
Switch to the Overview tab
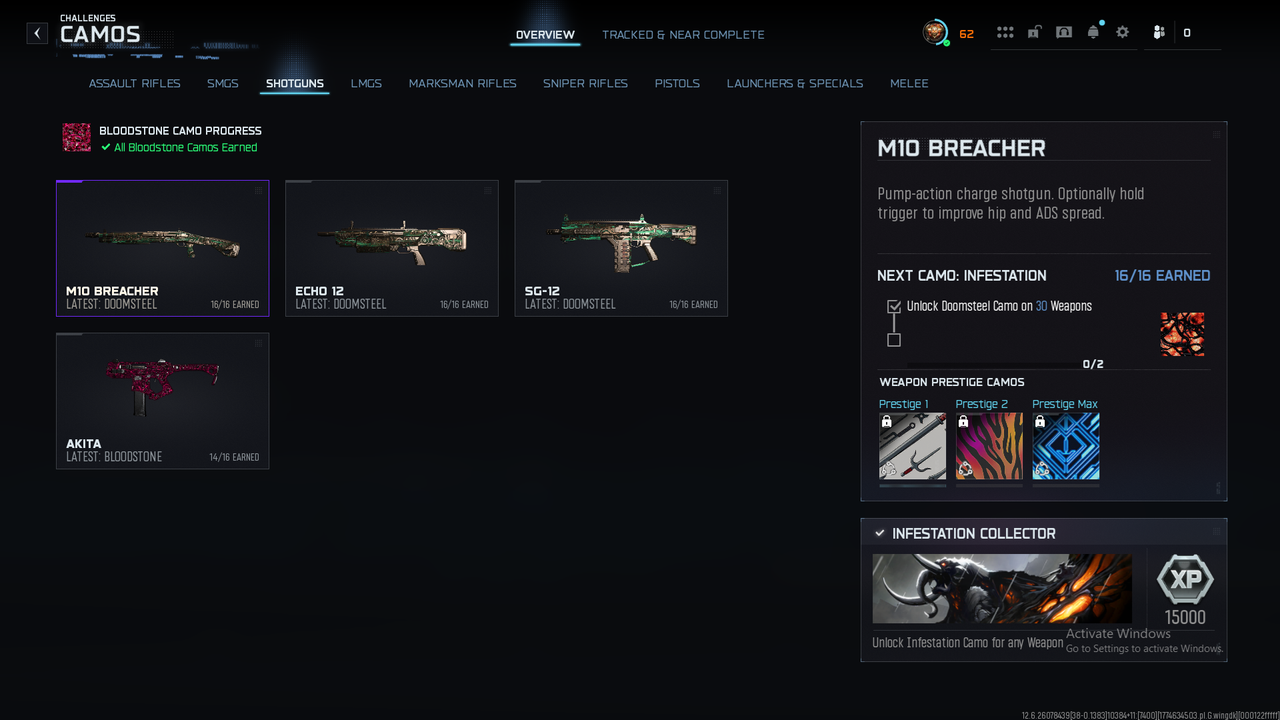point(545,35)
